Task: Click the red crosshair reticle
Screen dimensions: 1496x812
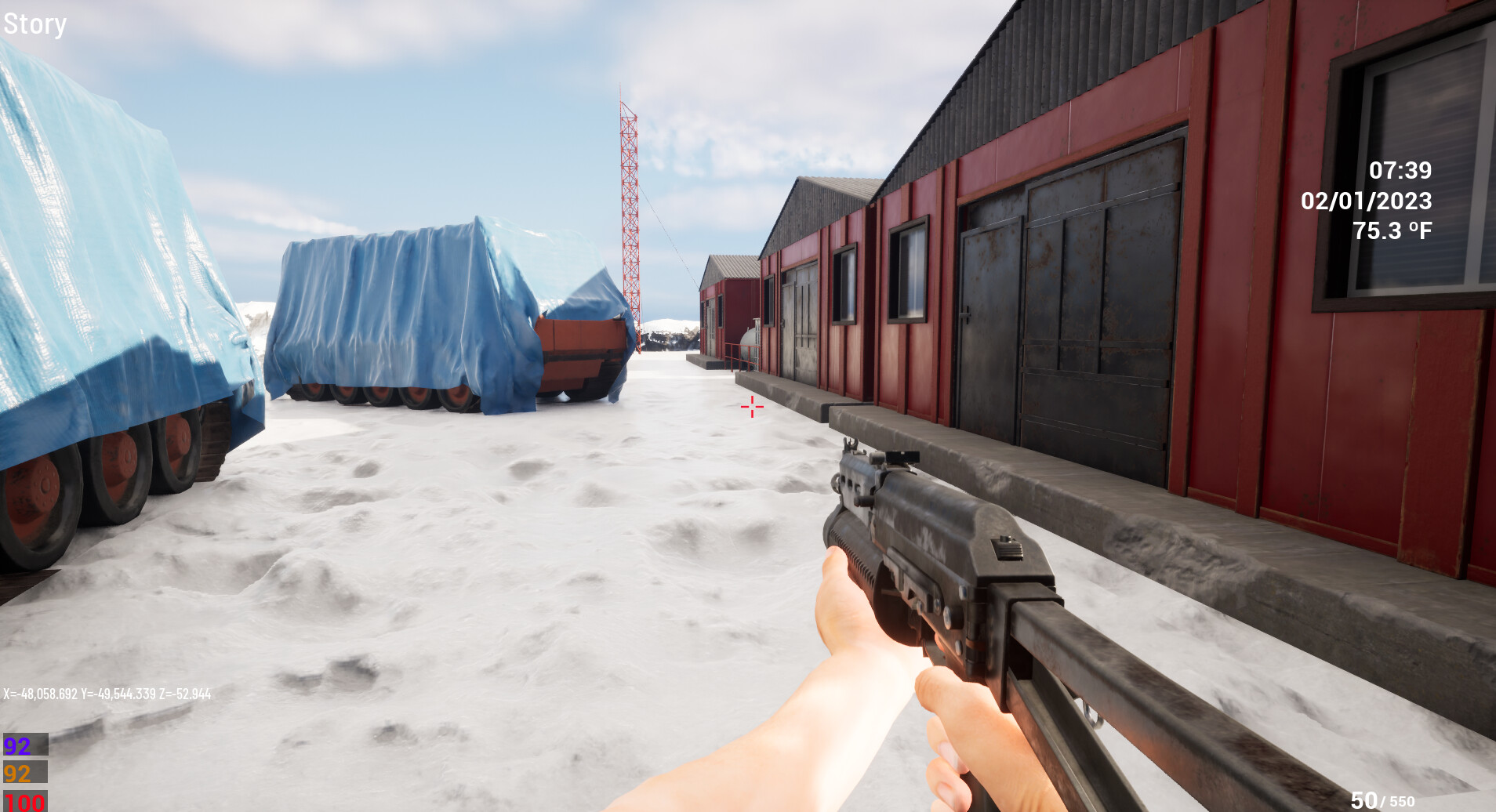Action: (750, 406)
